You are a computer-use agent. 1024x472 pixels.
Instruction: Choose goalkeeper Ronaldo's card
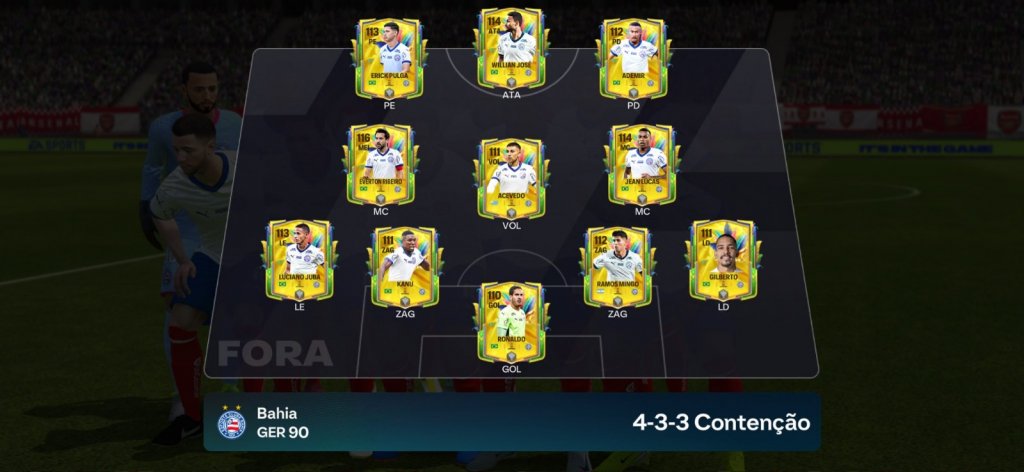511,320
